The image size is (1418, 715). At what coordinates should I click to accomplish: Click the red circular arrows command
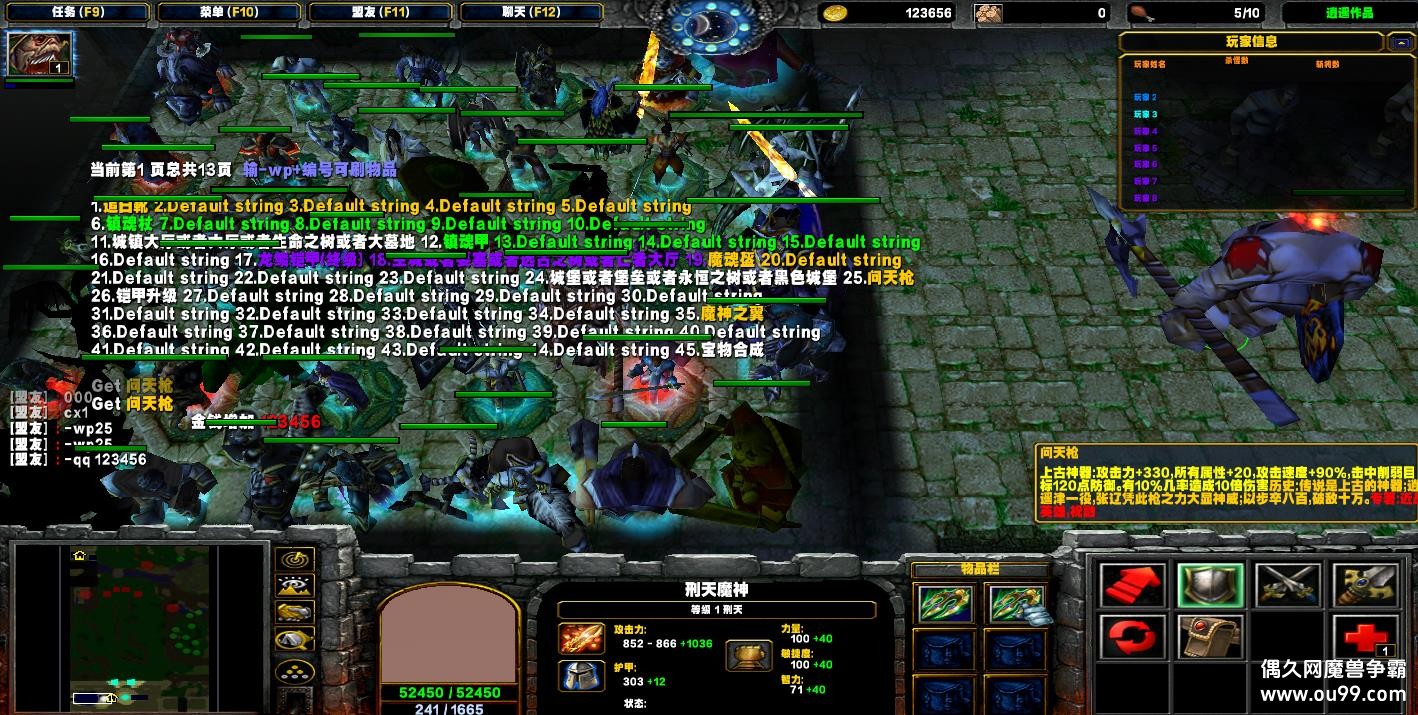[1131, 637]
